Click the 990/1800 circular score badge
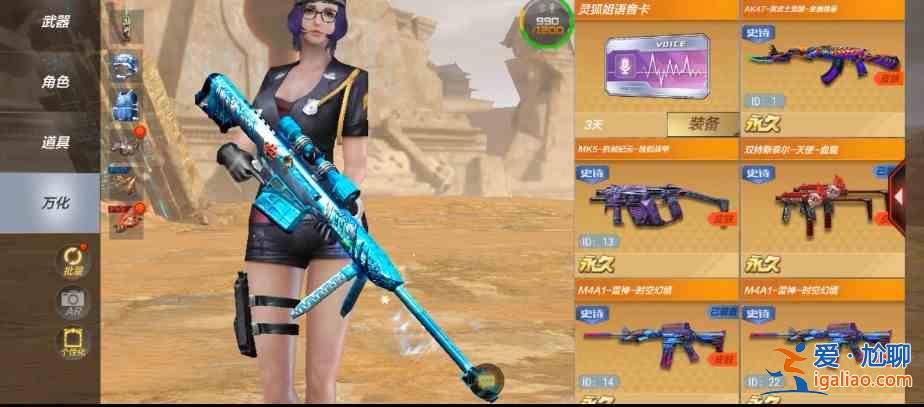Image resolution: width=924 pixels, height=407 pixels. pyautogui.click(x=547, y=25)
